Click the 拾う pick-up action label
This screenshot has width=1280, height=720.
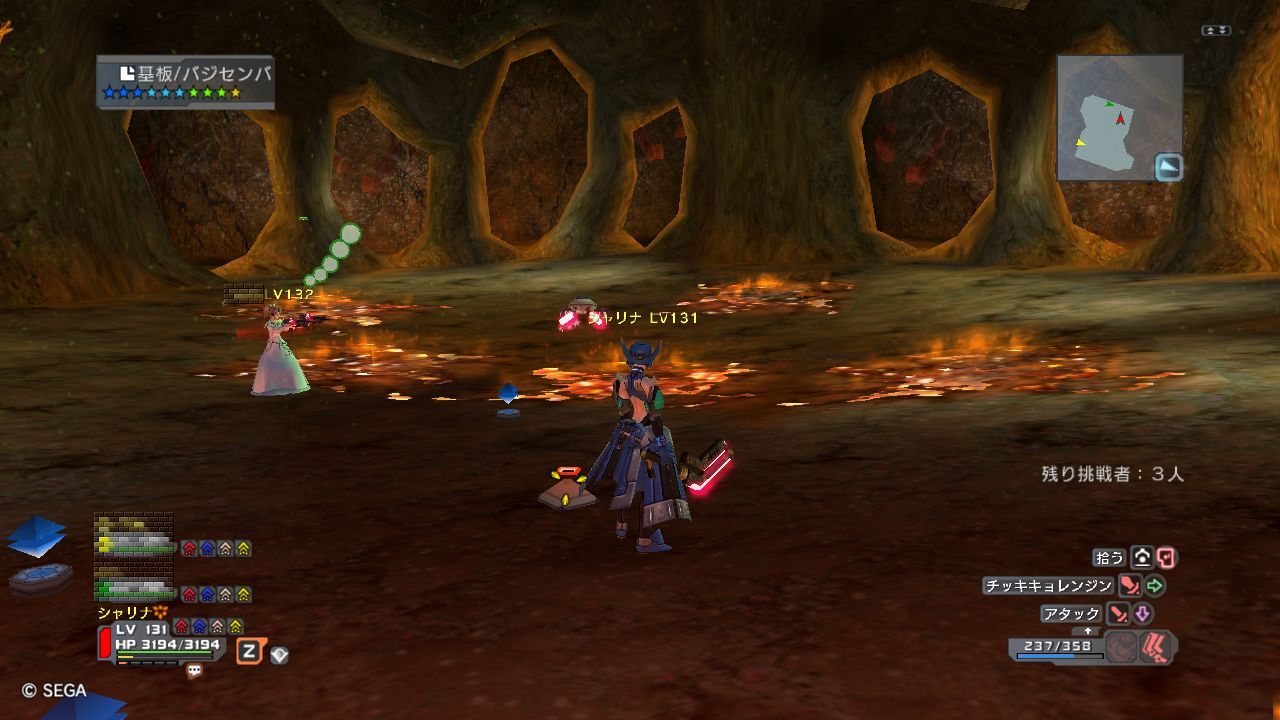(x=1110, y=557)
